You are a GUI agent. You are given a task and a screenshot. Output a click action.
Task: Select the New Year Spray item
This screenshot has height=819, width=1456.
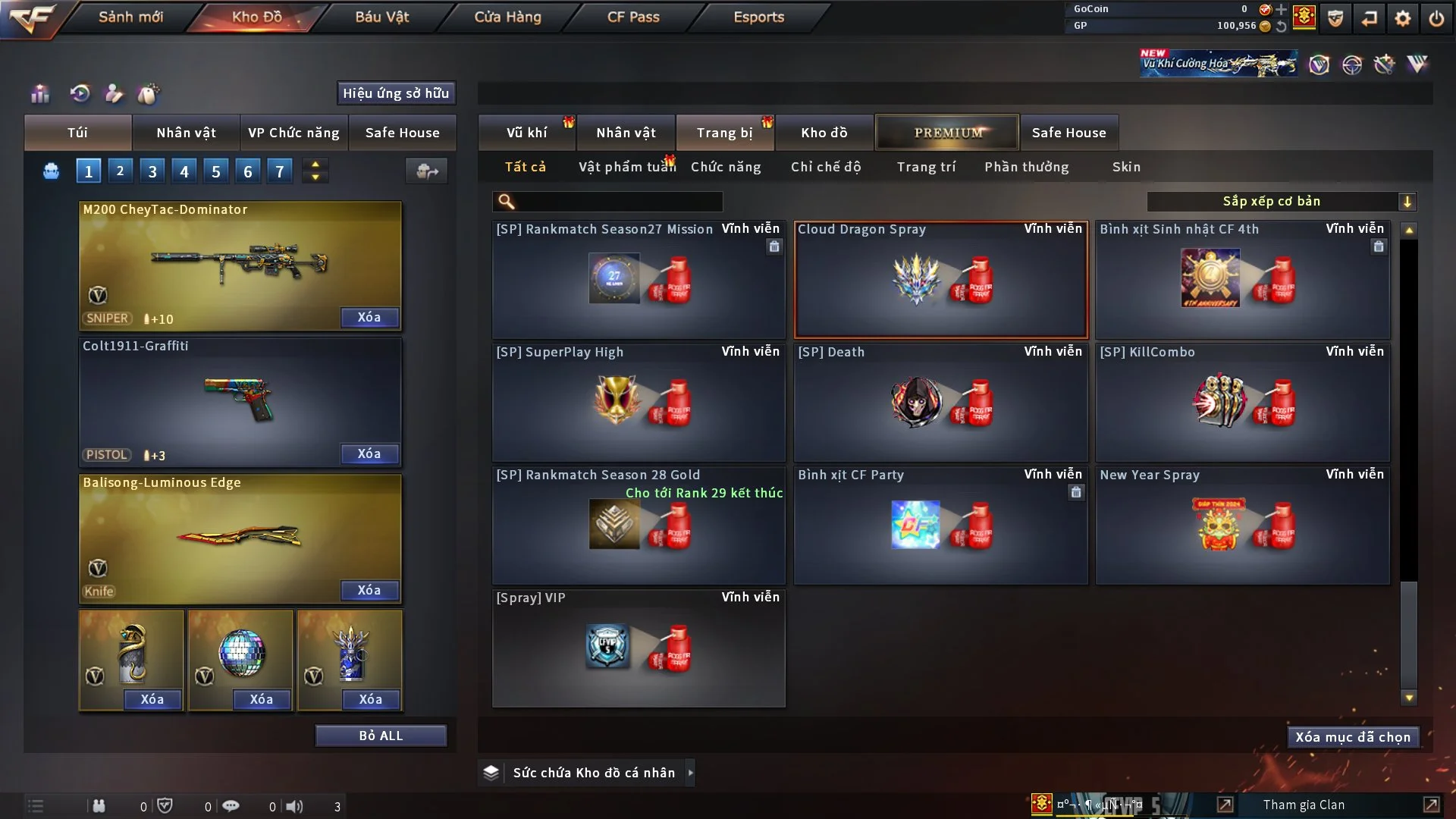(x=1242, y=526)
